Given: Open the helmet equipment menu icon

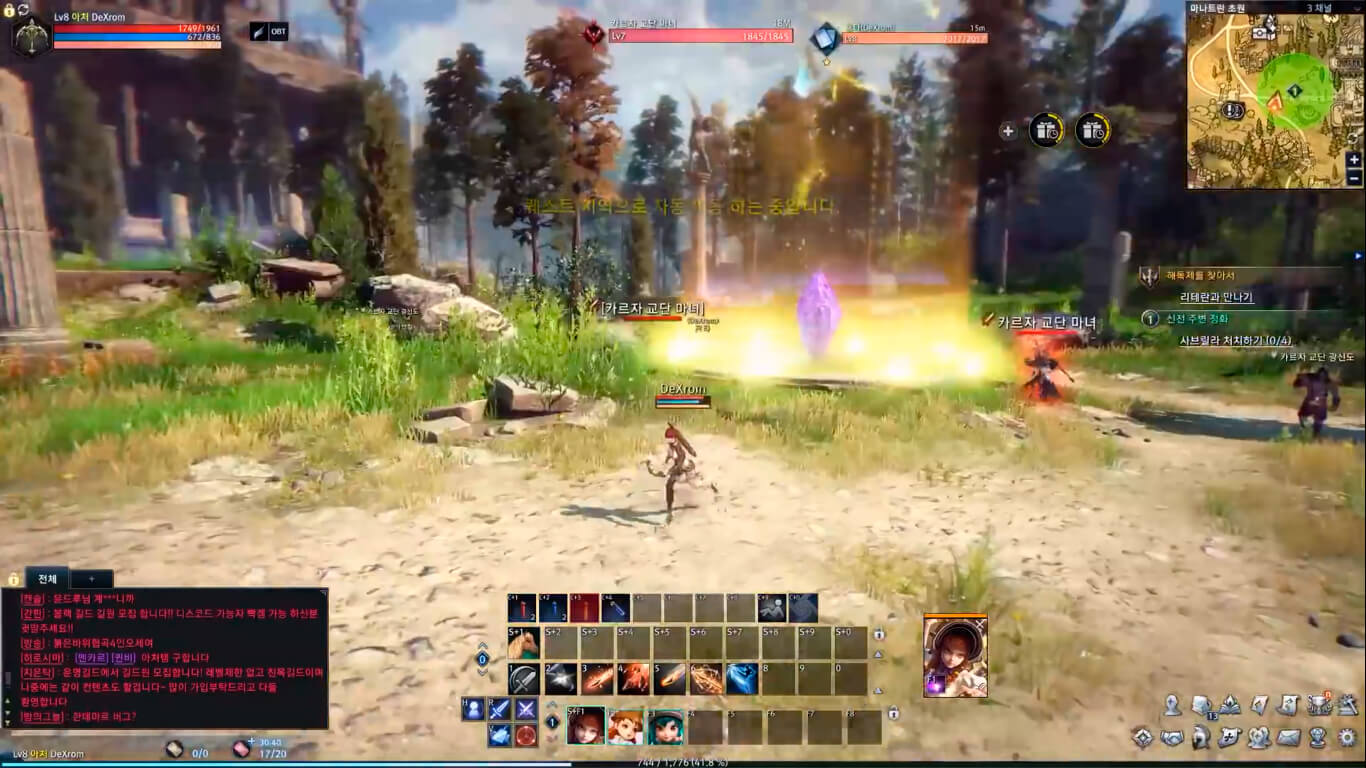Looking at the screenshot, I should [x=1201, y=738].
